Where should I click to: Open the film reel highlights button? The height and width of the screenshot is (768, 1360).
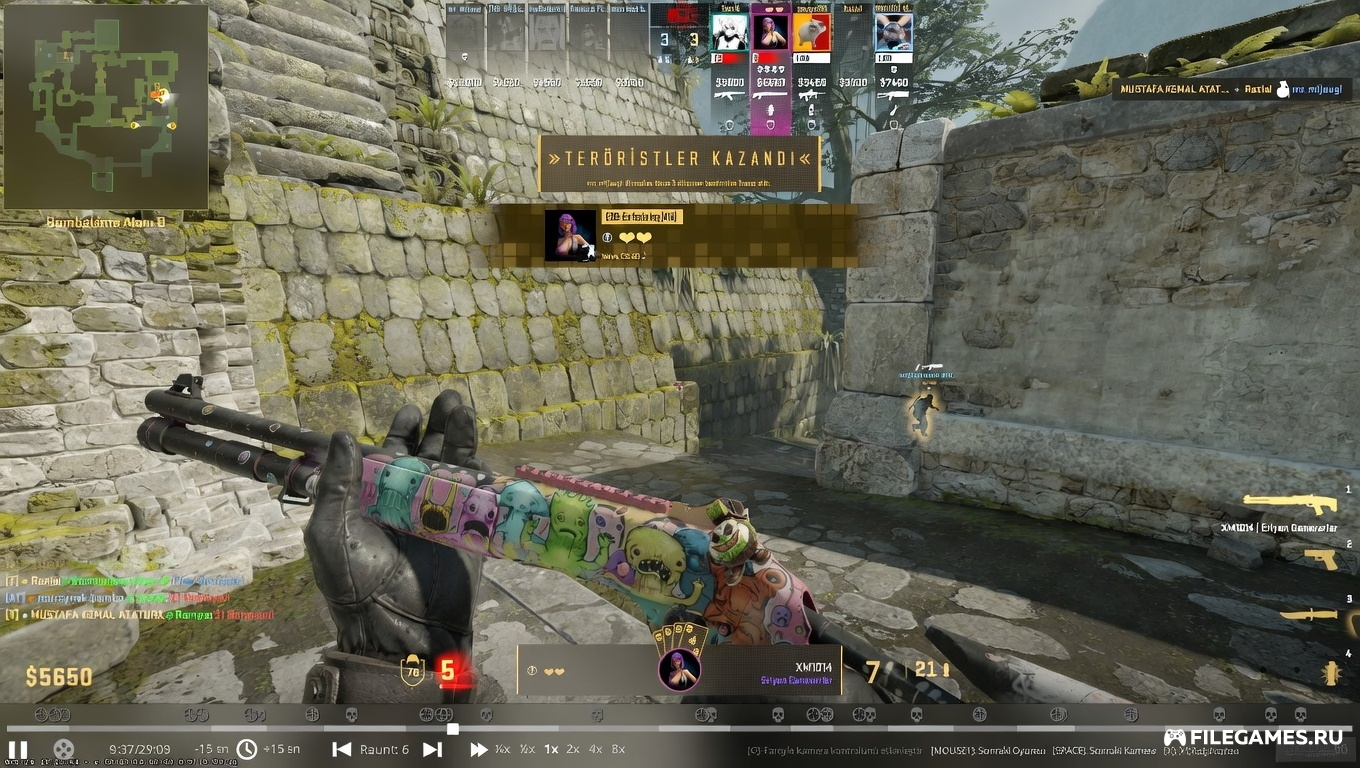pos(63,749)
